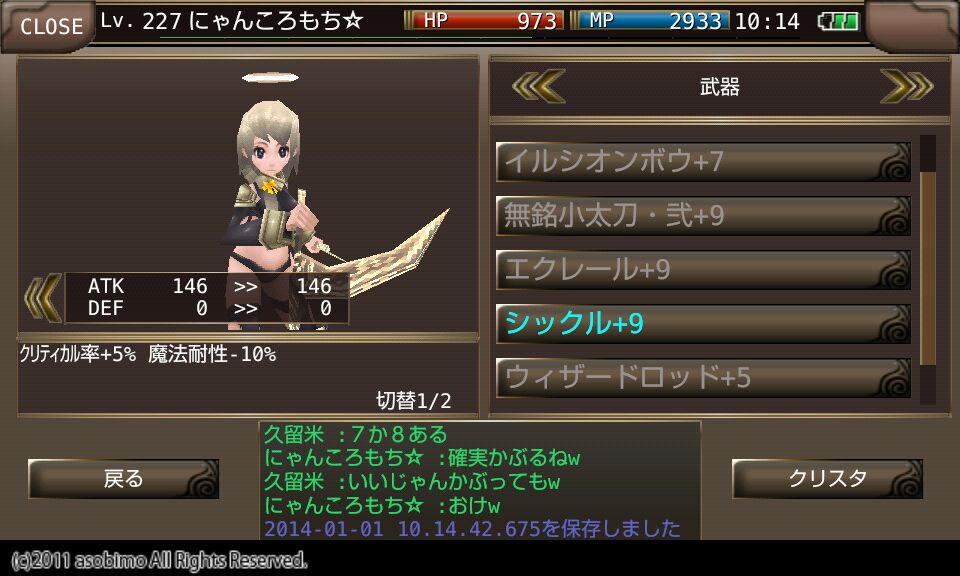The image size is (960, 576).
Task: Select the highlighted シックル+9 weapon
Action: (x=702, y=324)
